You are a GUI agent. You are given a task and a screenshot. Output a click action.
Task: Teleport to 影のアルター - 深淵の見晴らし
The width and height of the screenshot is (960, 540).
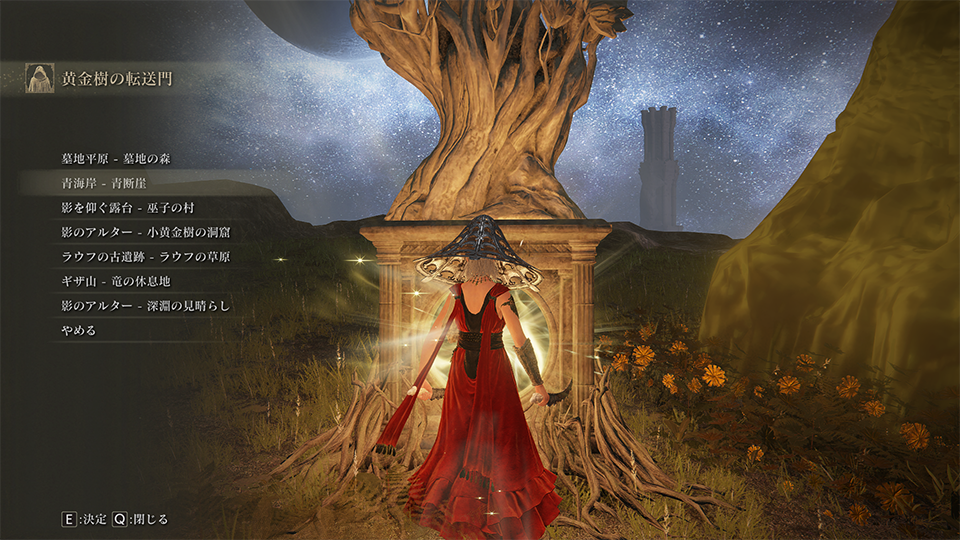pyautogui.click(x=146, y=305)
